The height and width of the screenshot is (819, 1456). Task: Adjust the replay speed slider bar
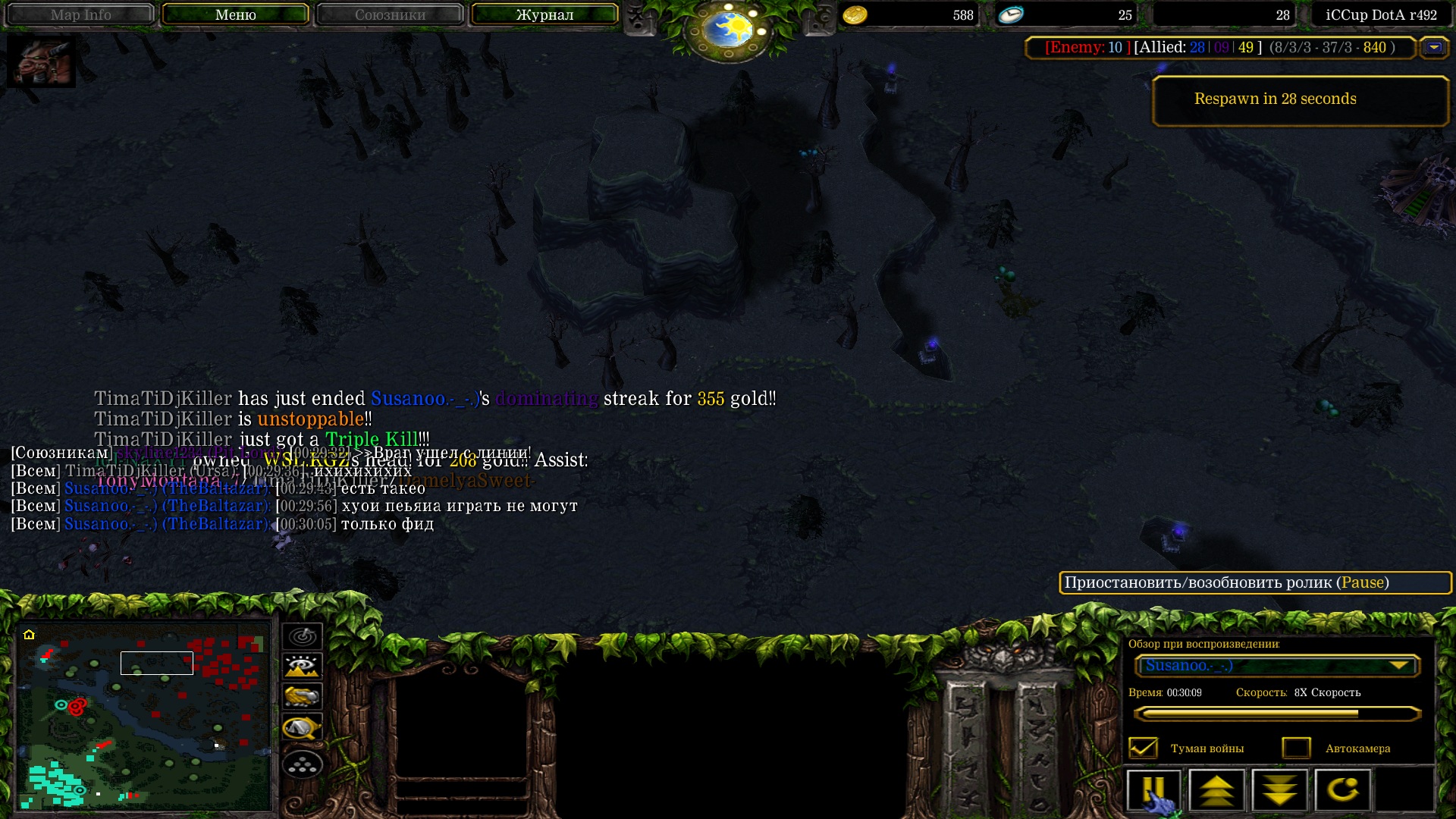coord(1276,714)
